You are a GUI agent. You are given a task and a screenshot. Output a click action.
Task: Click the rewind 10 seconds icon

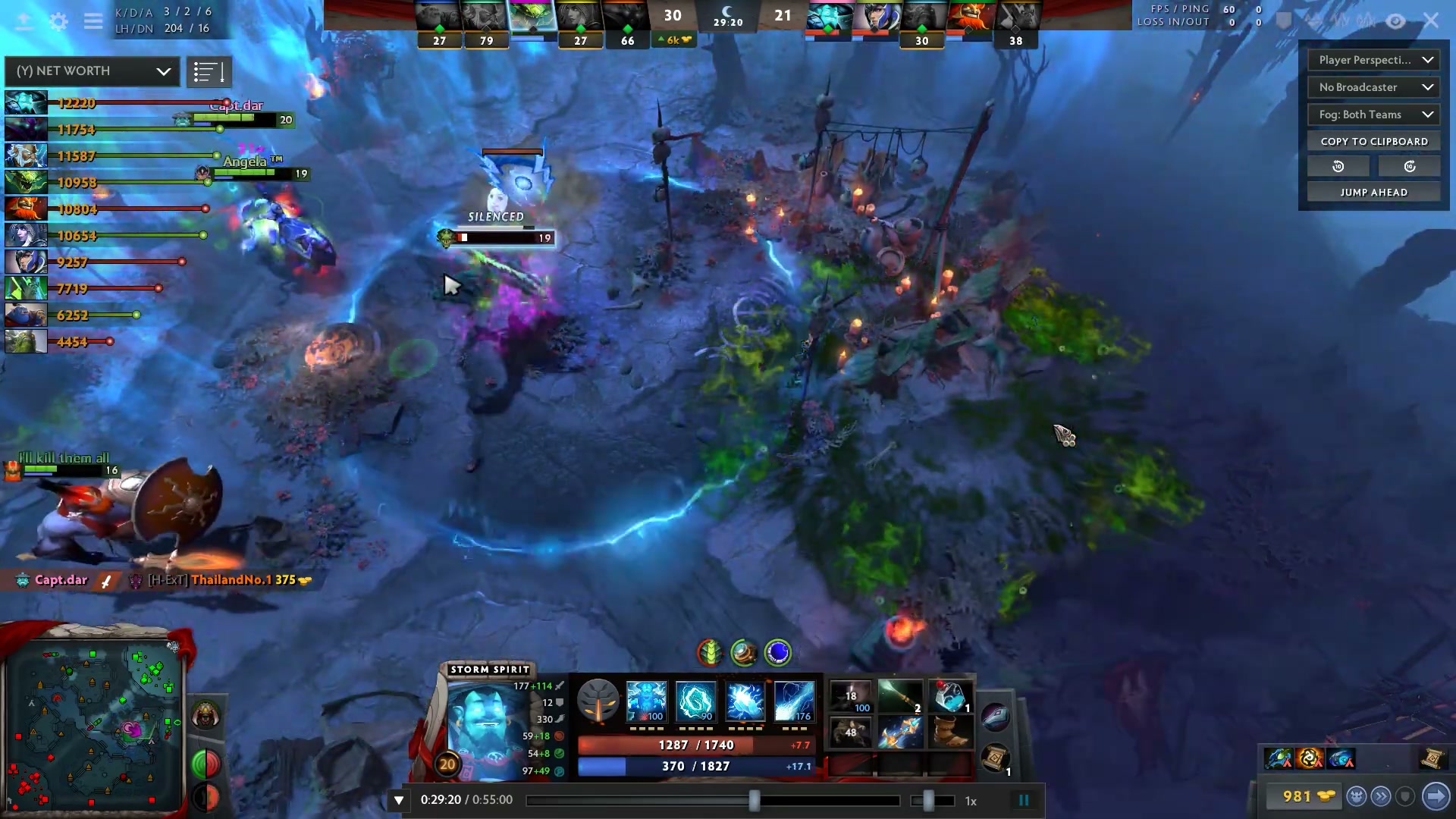click(x=1338, y=165)
